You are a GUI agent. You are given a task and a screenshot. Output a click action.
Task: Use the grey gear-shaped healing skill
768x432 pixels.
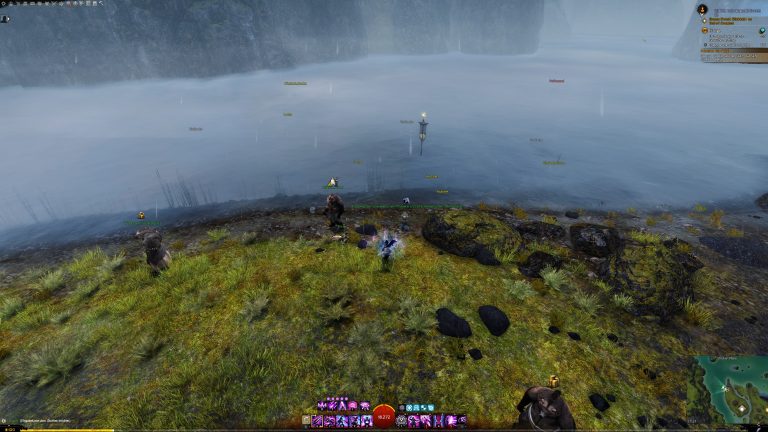click(402, 421)
